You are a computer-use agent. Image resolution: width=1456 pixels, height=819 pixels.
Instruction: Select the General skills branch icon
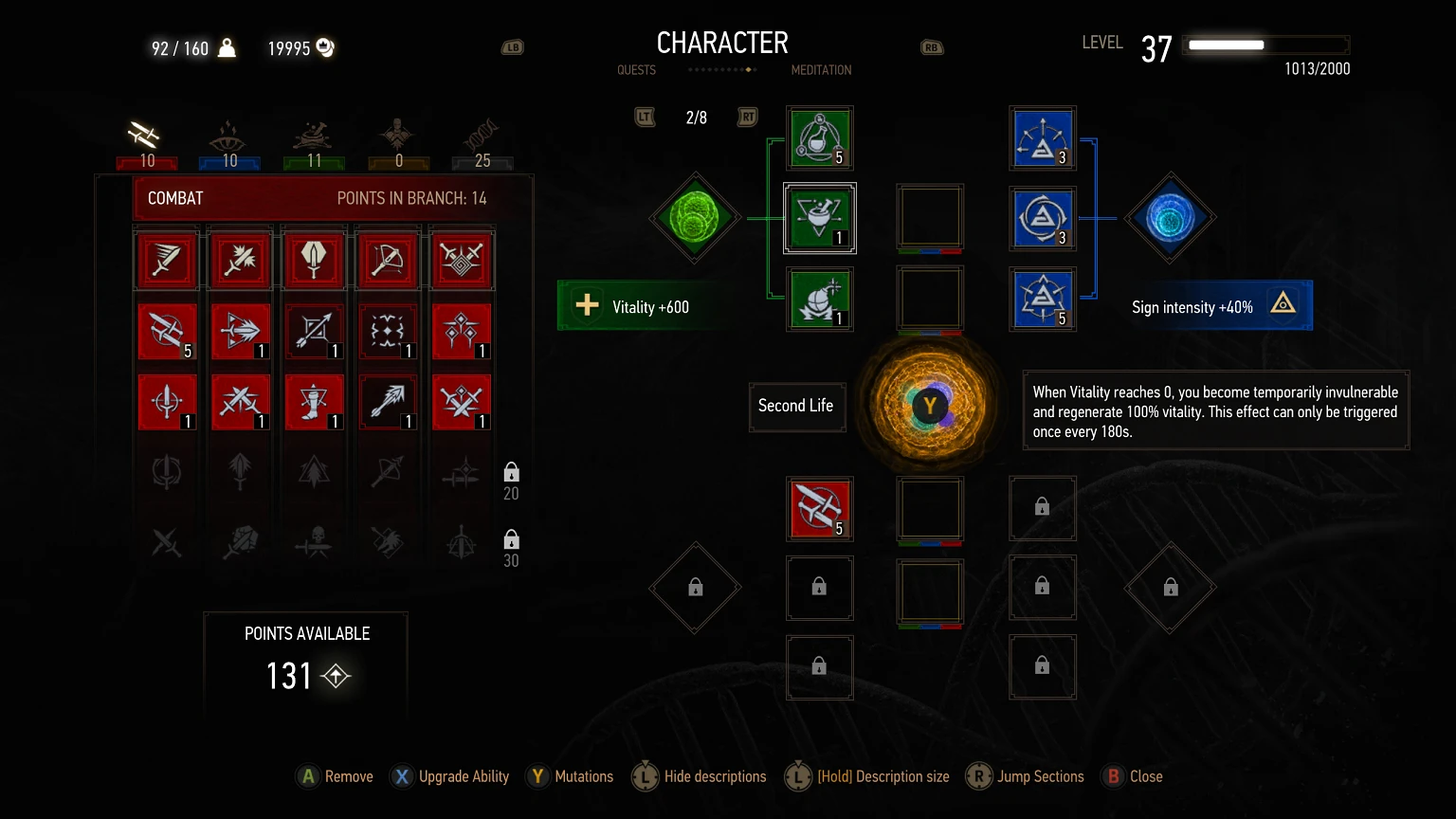[398, 137]
